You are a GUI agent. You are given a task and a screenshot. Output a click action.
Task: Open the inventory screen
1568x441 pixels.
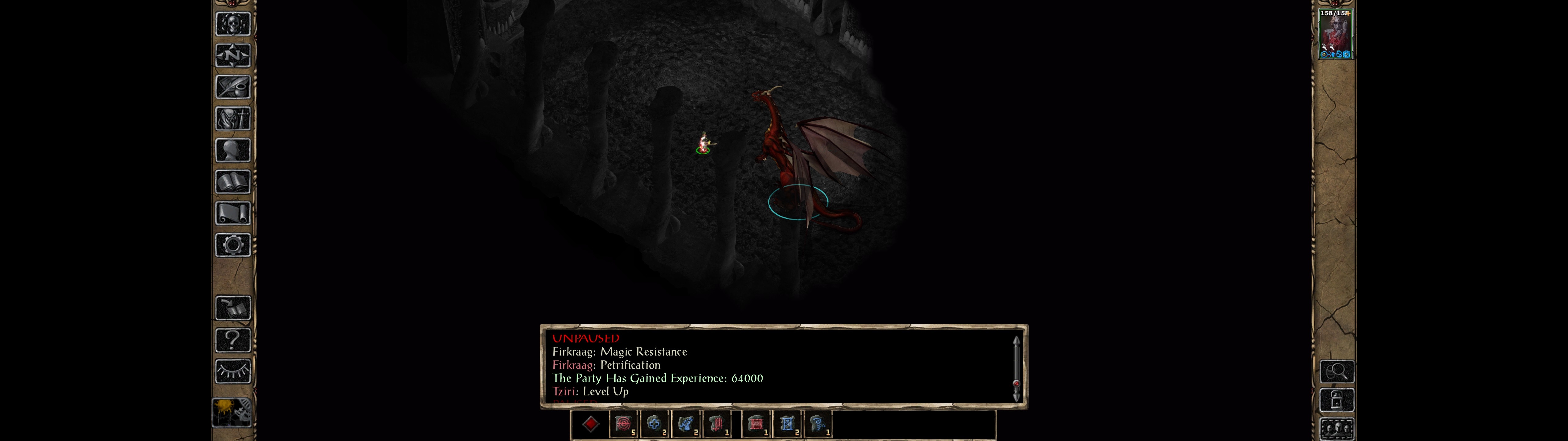click(232, 118)
